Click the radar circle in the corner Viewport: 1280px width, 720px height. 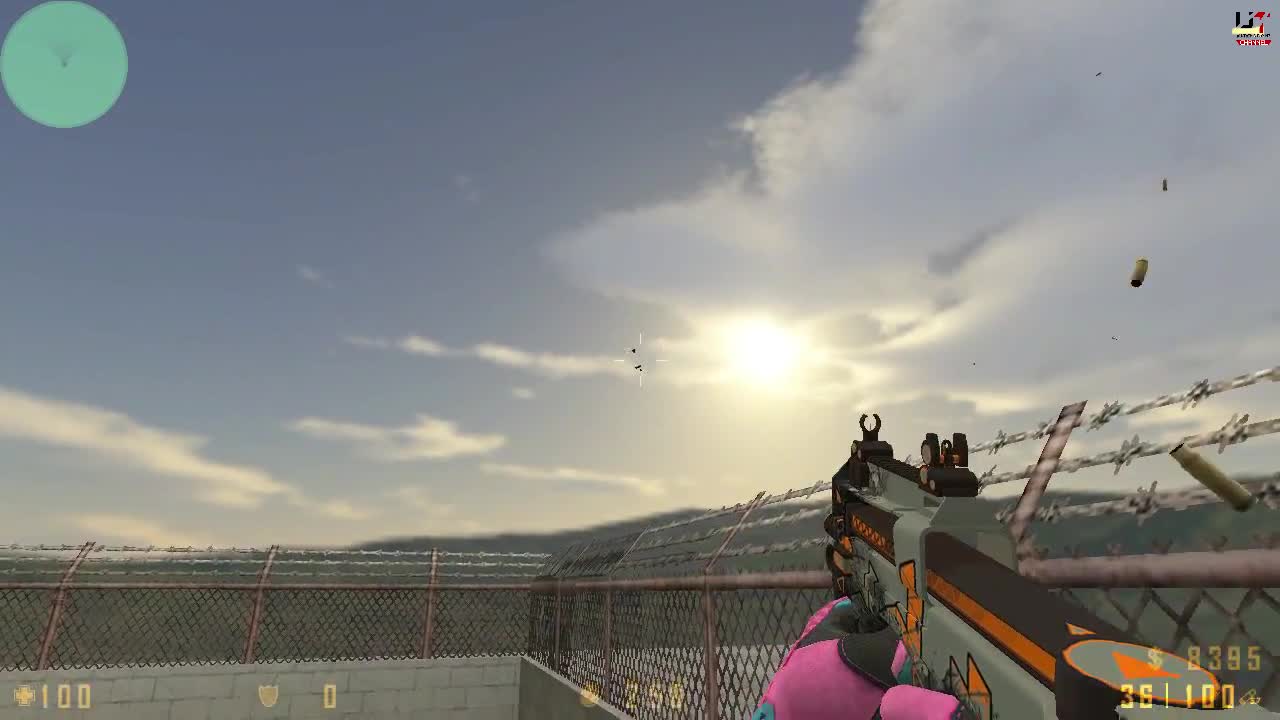pyautogui.click(x=64, y=64)
